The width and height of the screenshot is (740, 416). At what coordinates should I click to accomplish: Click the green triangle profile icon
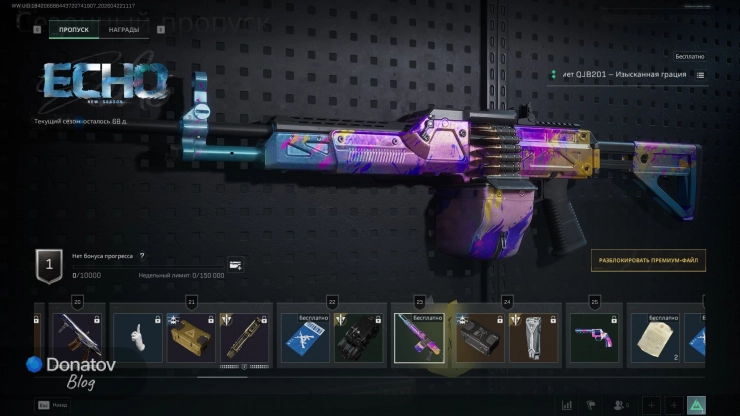pyautogui.click(x=696, y=405)
